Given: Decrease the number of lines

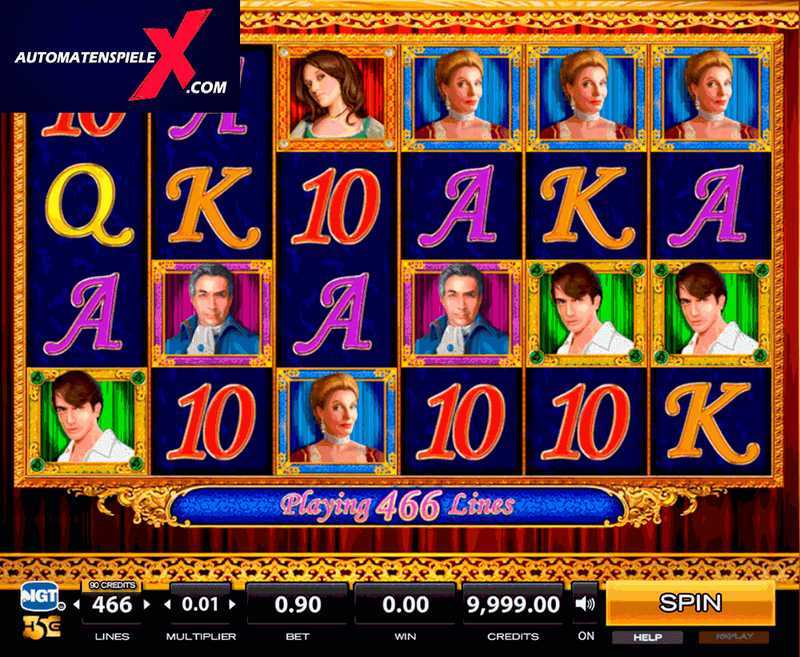Looking at the screenshot, I should [x=84, y=605].
